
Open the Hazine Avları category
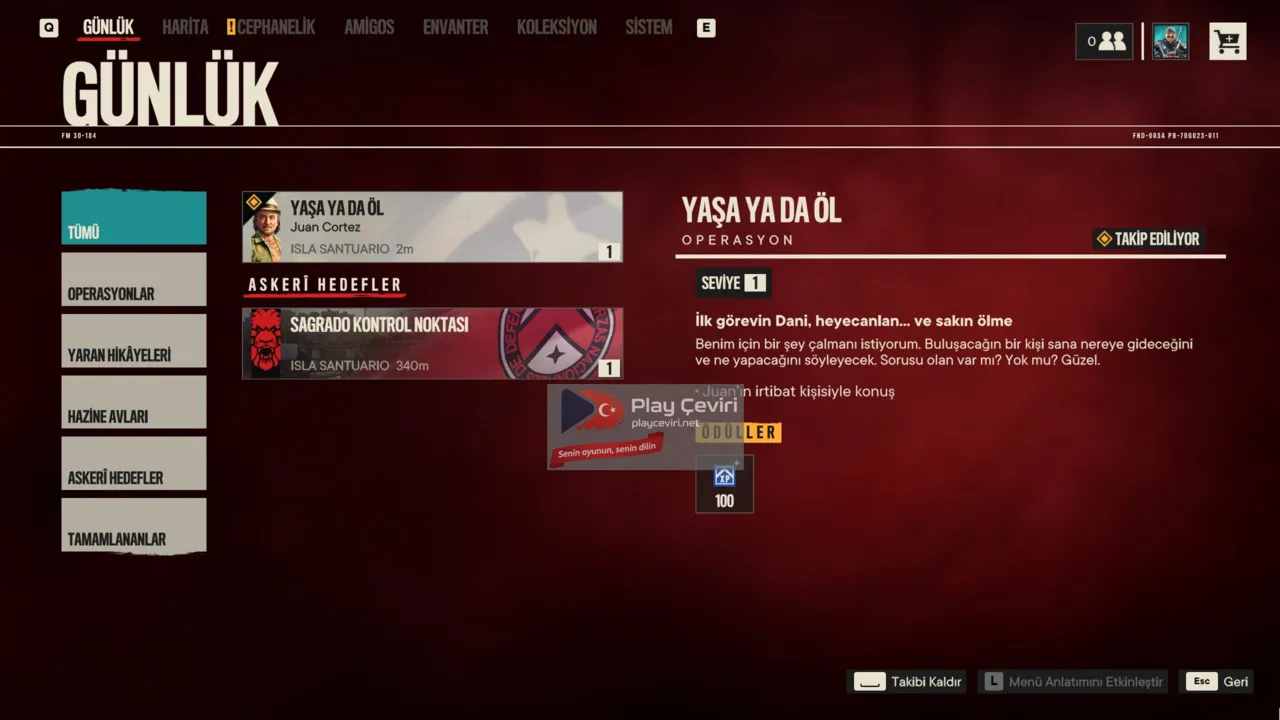pos(134,402)
